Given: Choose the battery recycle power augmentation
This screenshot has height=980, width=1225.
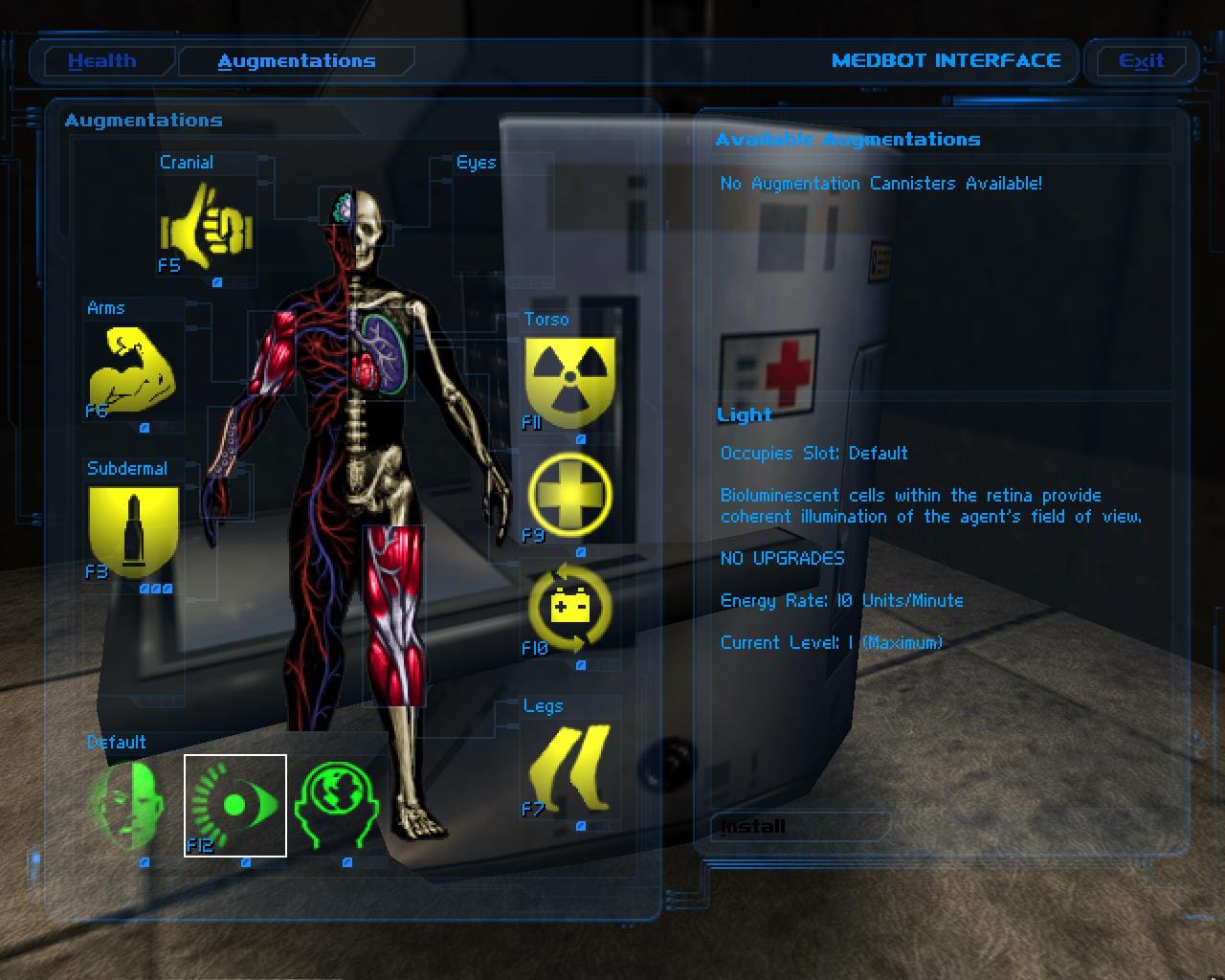Looking at the screenshot, I should tap(570, 609).
